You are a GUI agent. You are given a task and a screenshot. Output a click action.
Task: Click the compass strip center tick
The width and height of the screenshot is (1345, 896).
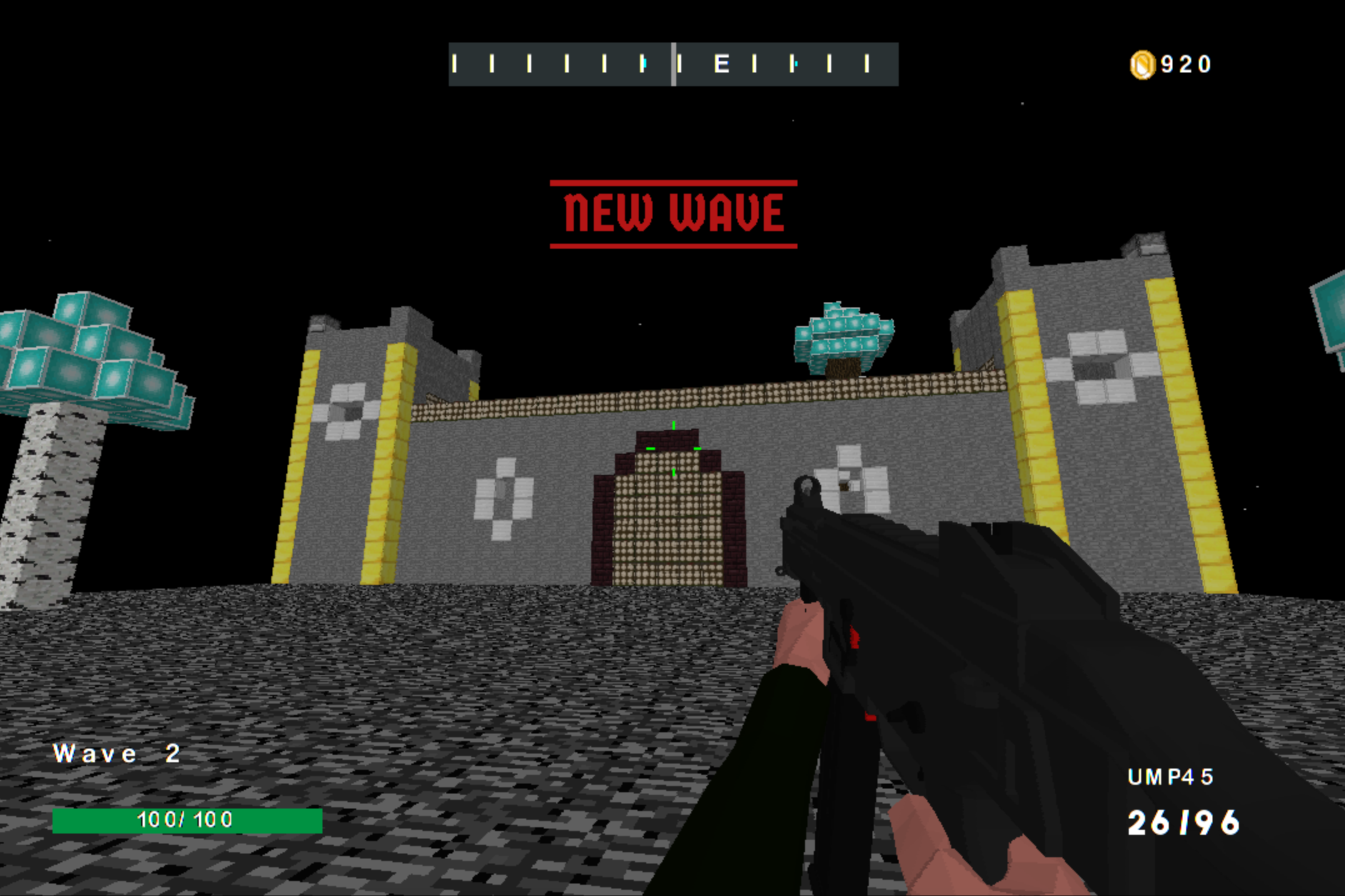674,64
